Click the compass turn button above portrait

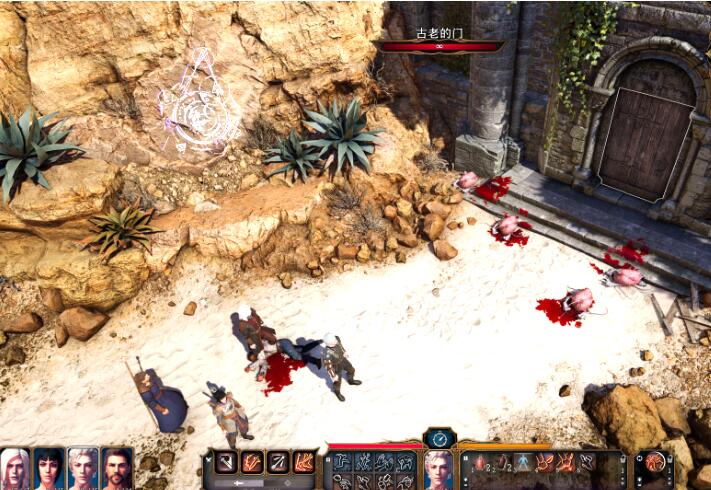438,437
